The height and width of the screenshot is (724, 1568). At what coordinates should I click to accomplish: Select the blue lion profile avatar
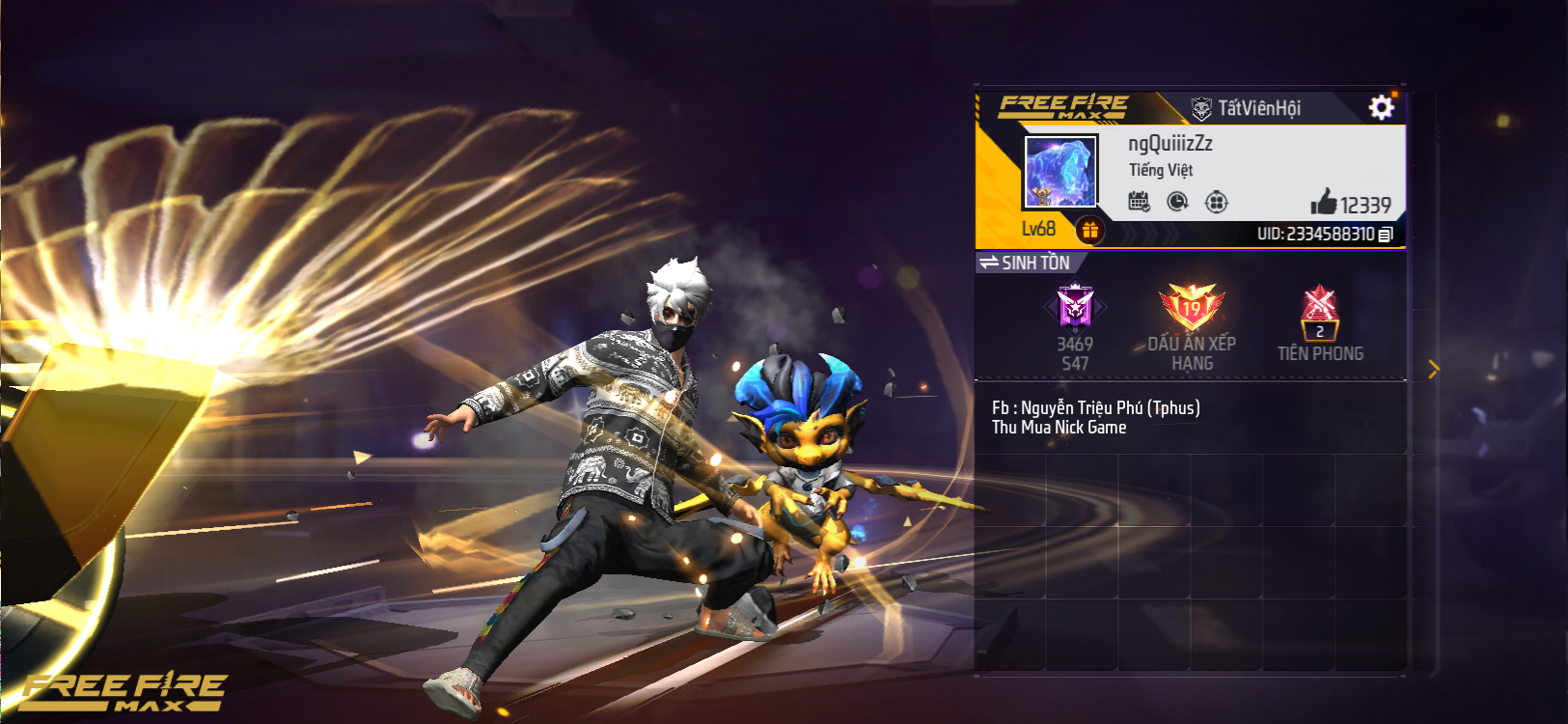[1059, 172]
